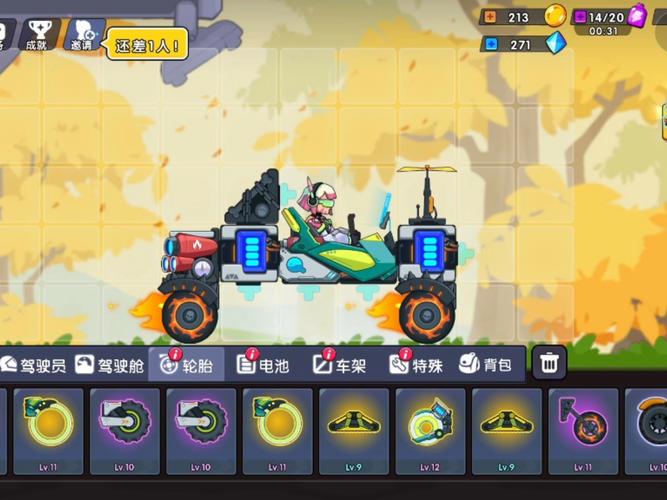
Task: Open the 特殊 special parts tab
Action: (415, 365)
